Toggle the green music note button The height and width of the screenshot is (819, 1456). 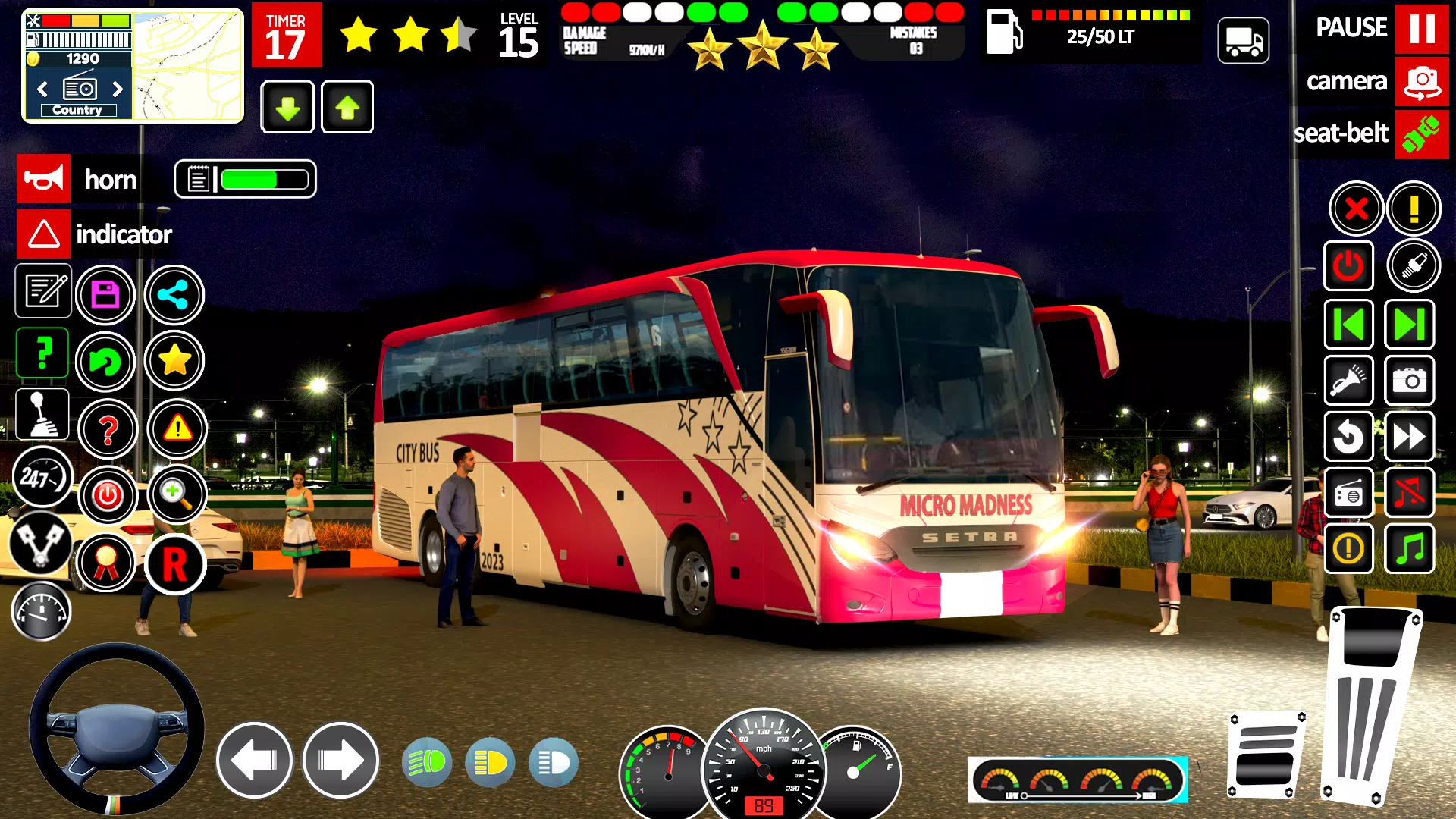1410,548
